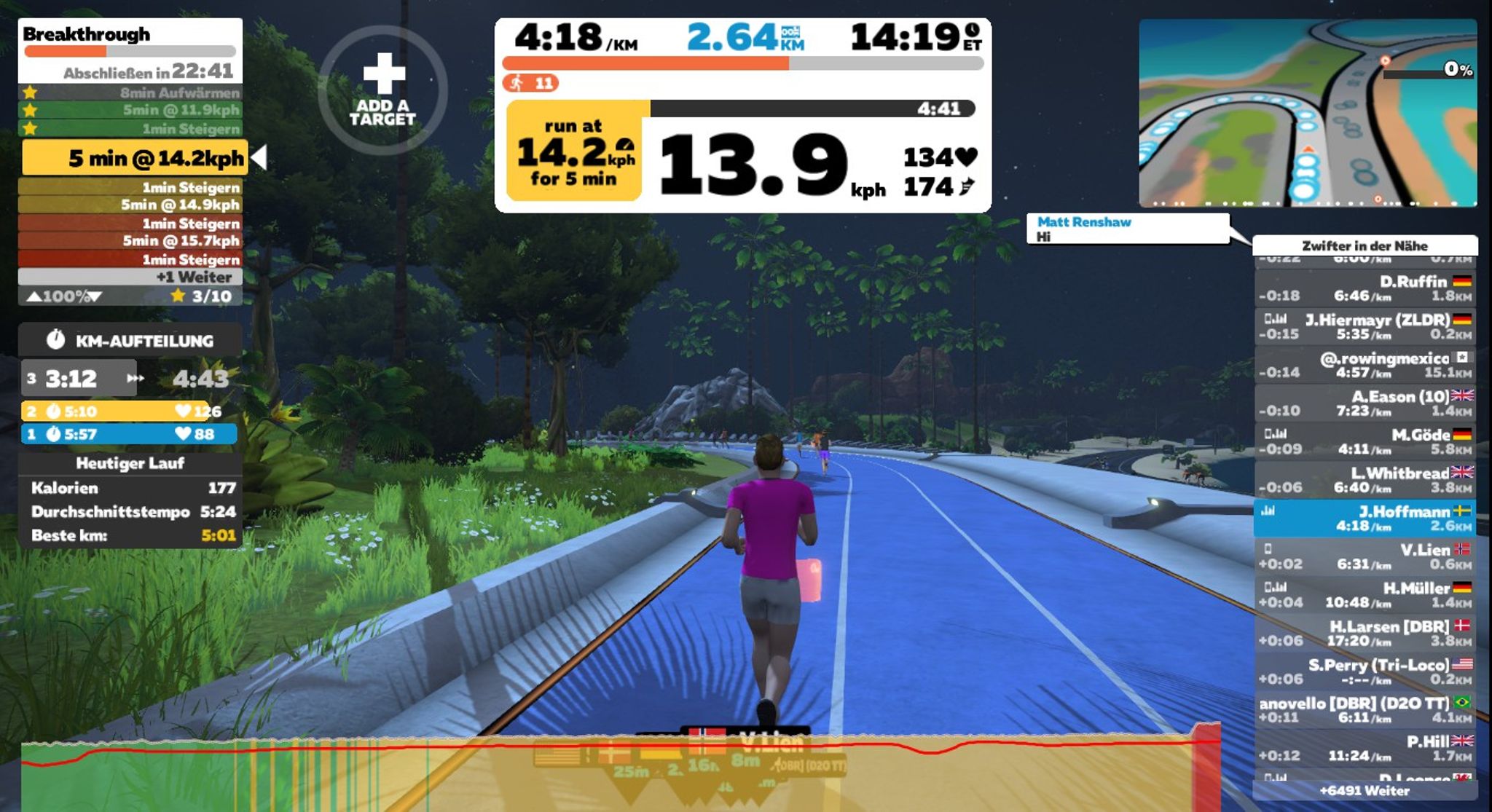1492x812 pixels.
Task: Expand the +1 Weiter workout steps
Action: (130, 277)
